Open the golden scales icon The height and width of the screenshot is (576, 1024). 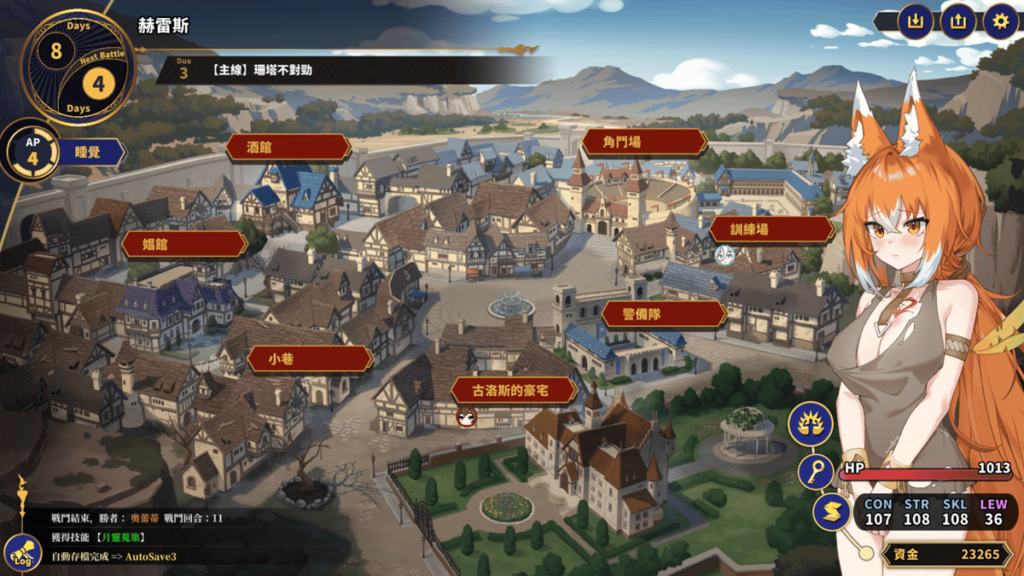(x=810, y=425)
